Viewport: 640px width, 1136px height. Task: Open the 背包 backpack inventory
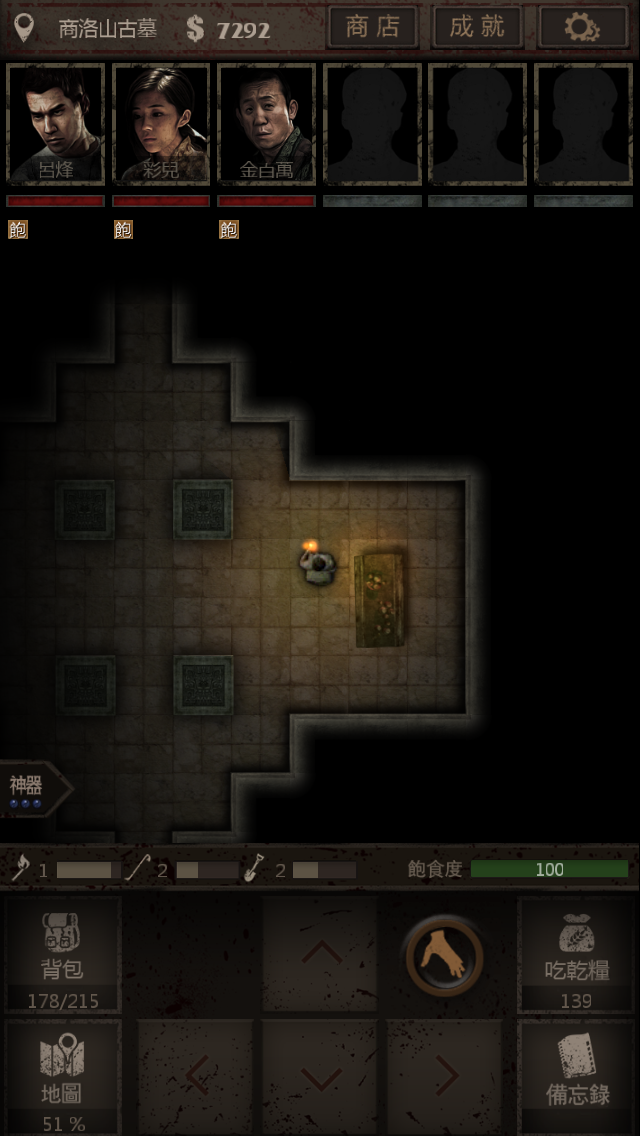click(62, 954)
